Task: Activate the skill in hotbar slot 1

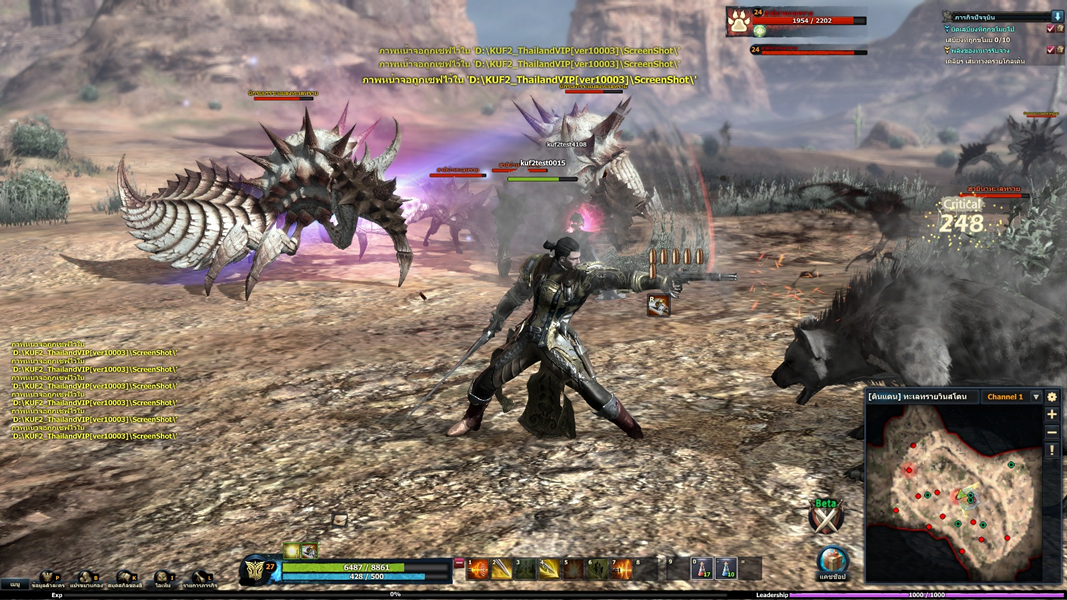Action: tap(479, 569)
